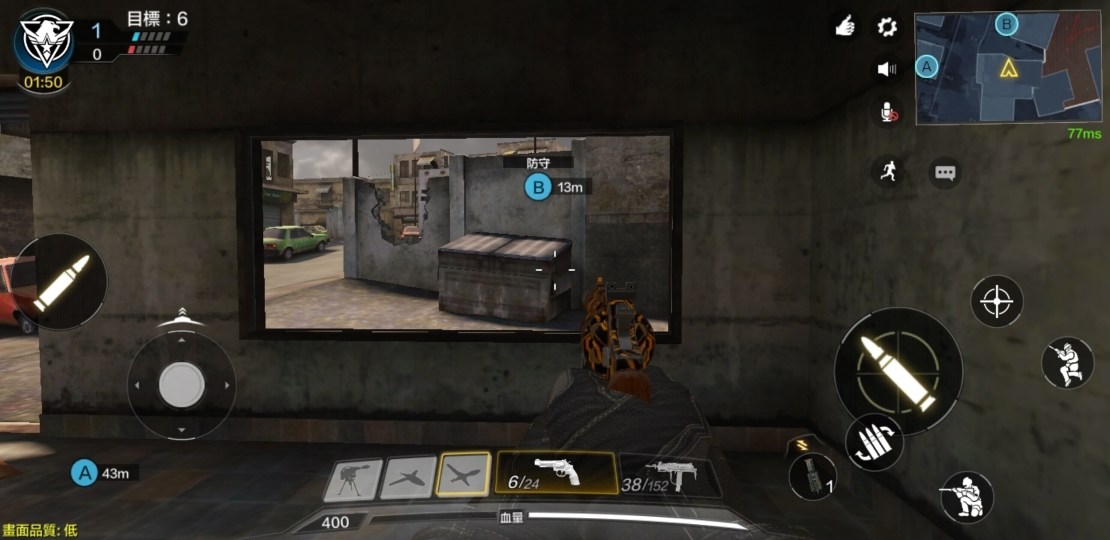Toggle the muted microphone icon

888,112
